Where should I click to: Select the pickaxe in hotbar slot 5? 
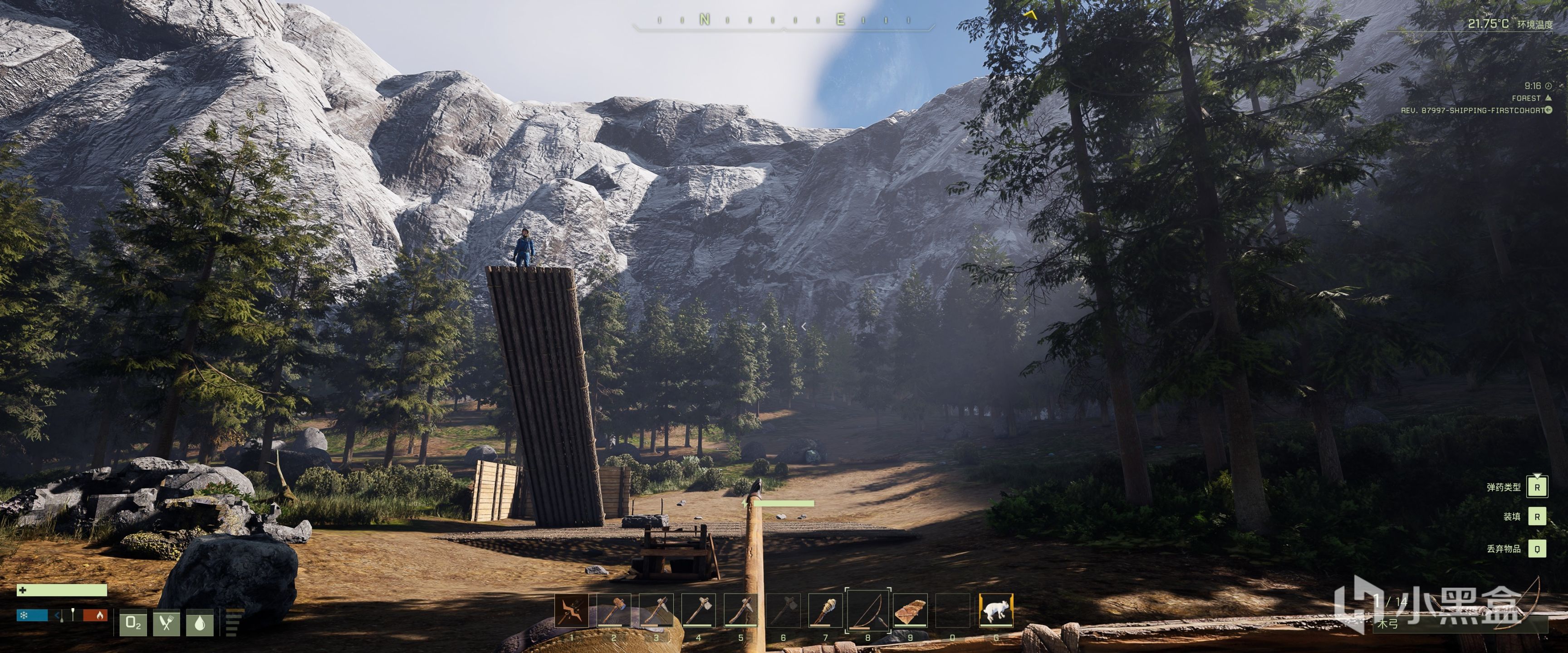point(741,611)
